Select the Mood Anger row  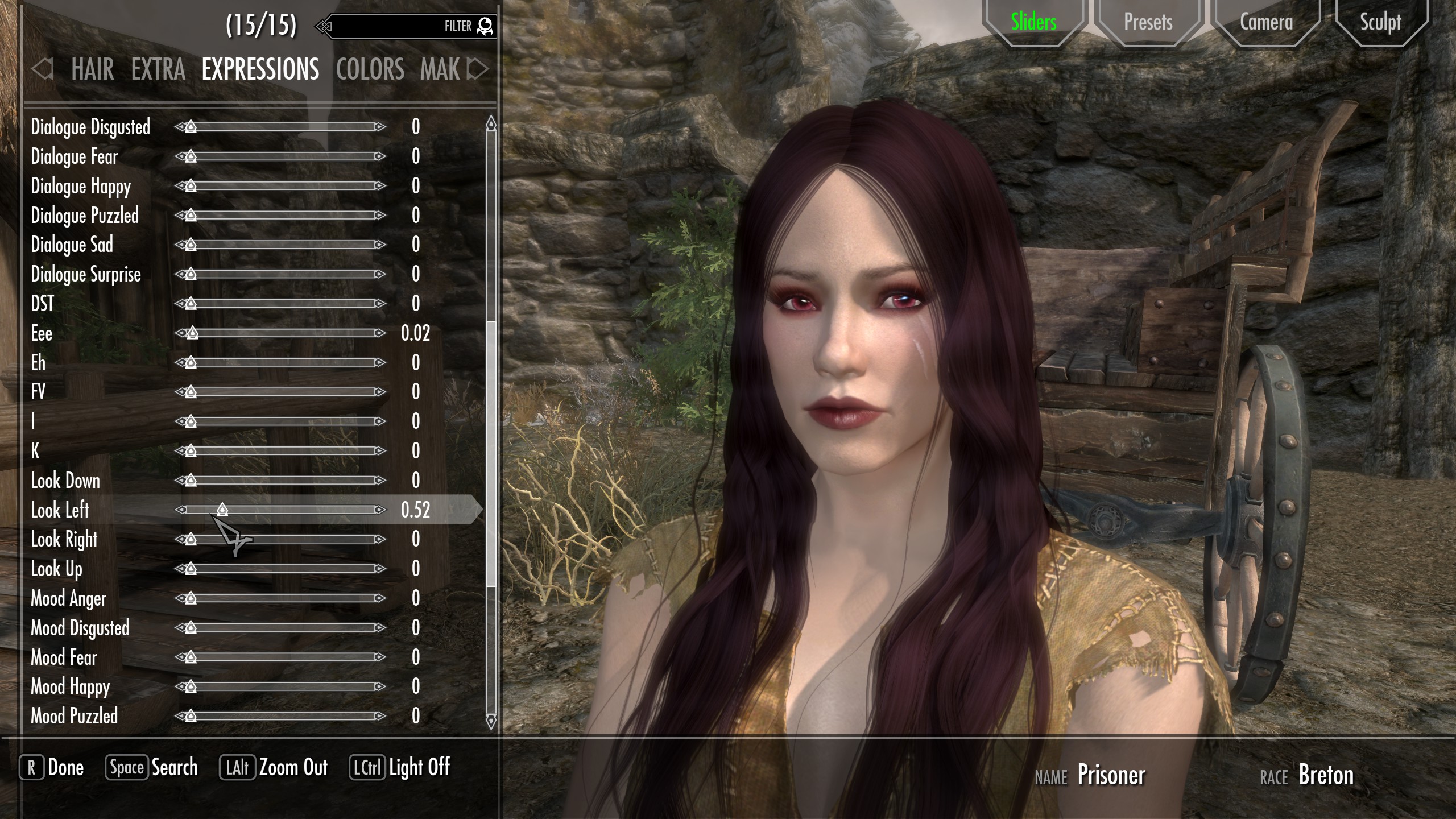click(69, 598)
